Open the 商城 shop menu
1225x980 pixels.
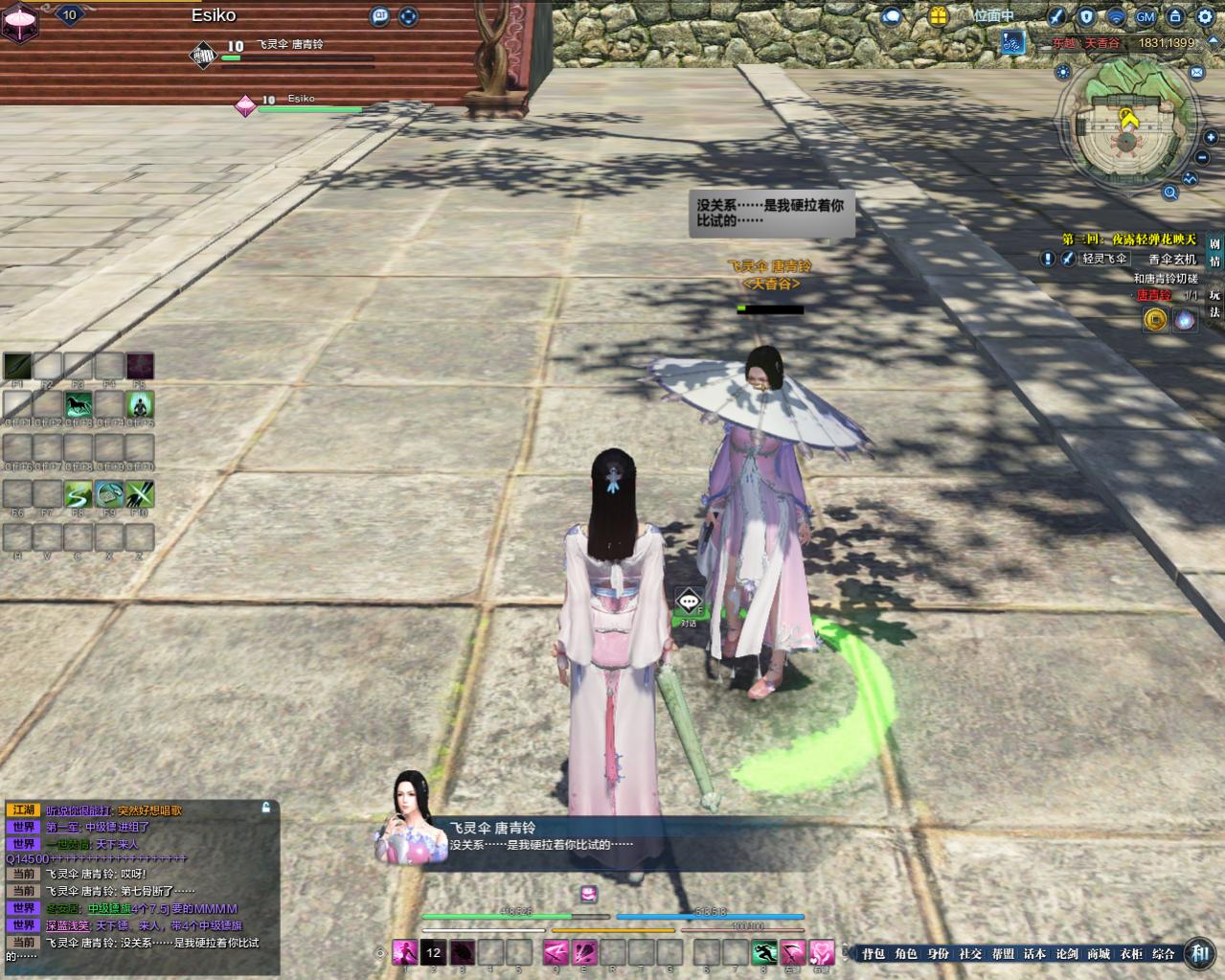1098,953
